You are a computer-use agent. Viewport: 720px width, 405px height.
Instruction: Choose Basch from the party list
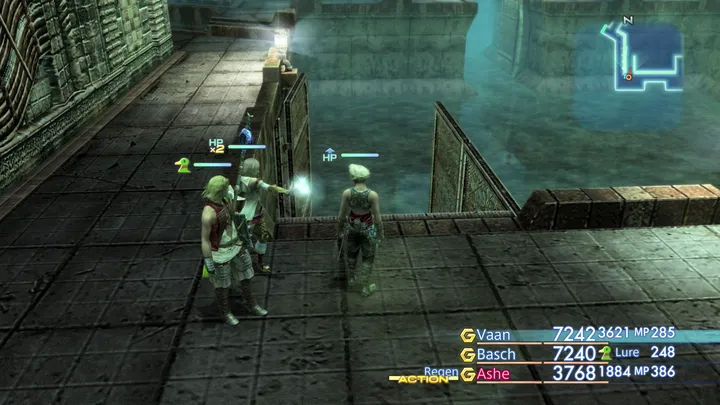pos(496,354)
